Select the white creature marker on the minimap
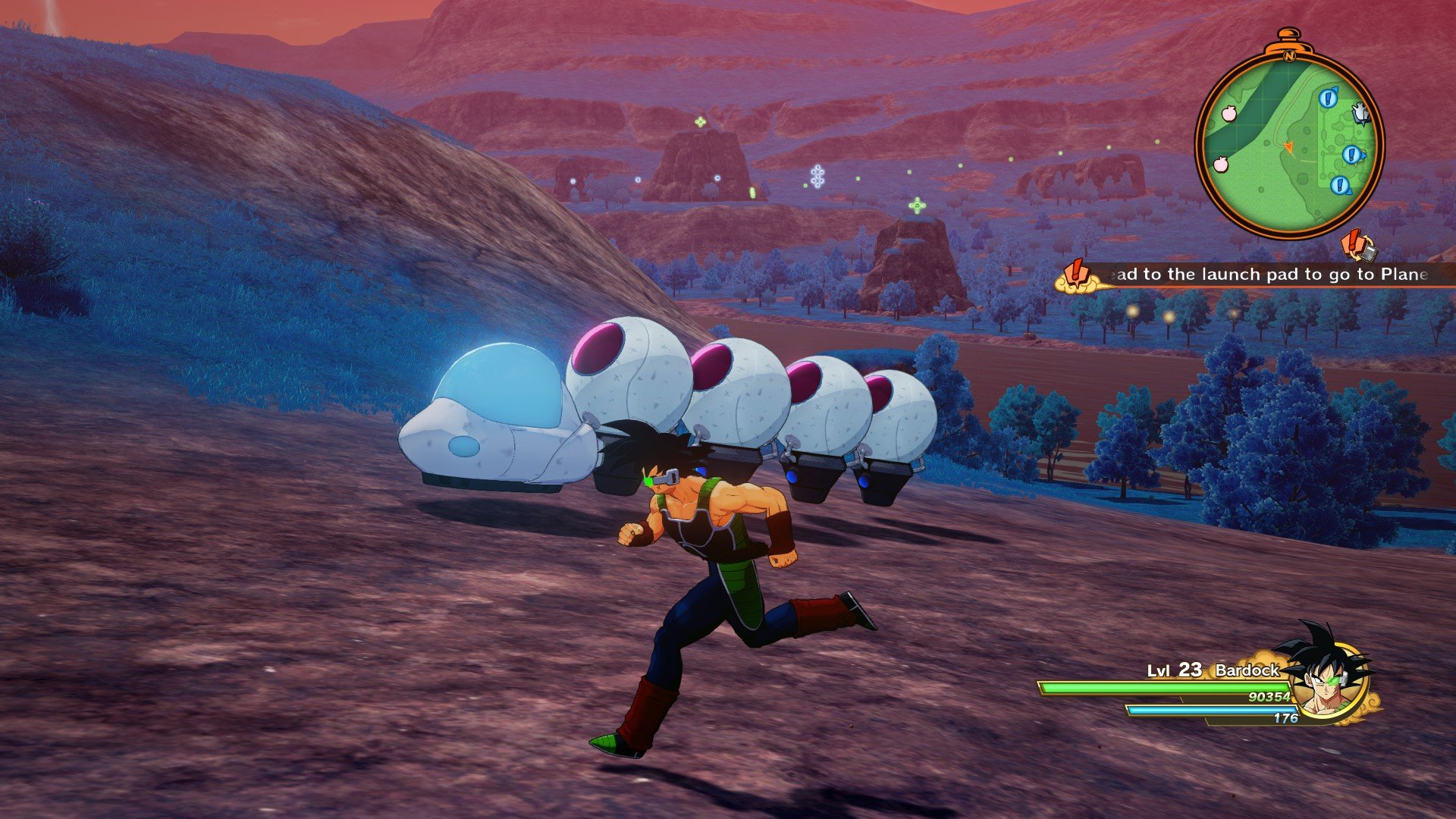 1360,114
